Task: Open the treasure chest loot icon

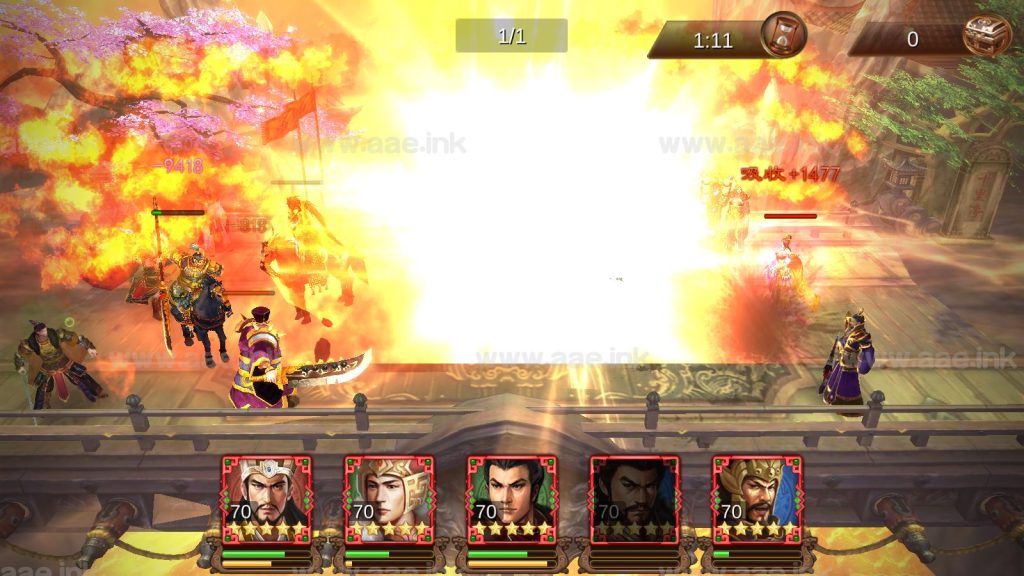Action: pyautogui.click(x=986, y=36)
